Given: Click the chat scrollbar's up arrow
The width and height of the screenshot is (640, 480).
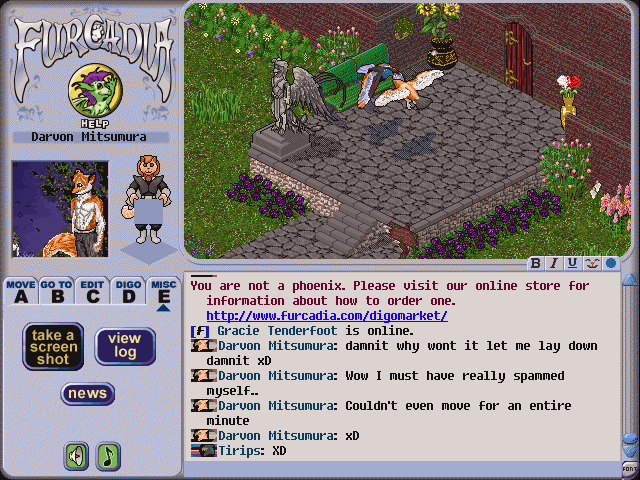Looking at the screenshot, I should (630, 279).
